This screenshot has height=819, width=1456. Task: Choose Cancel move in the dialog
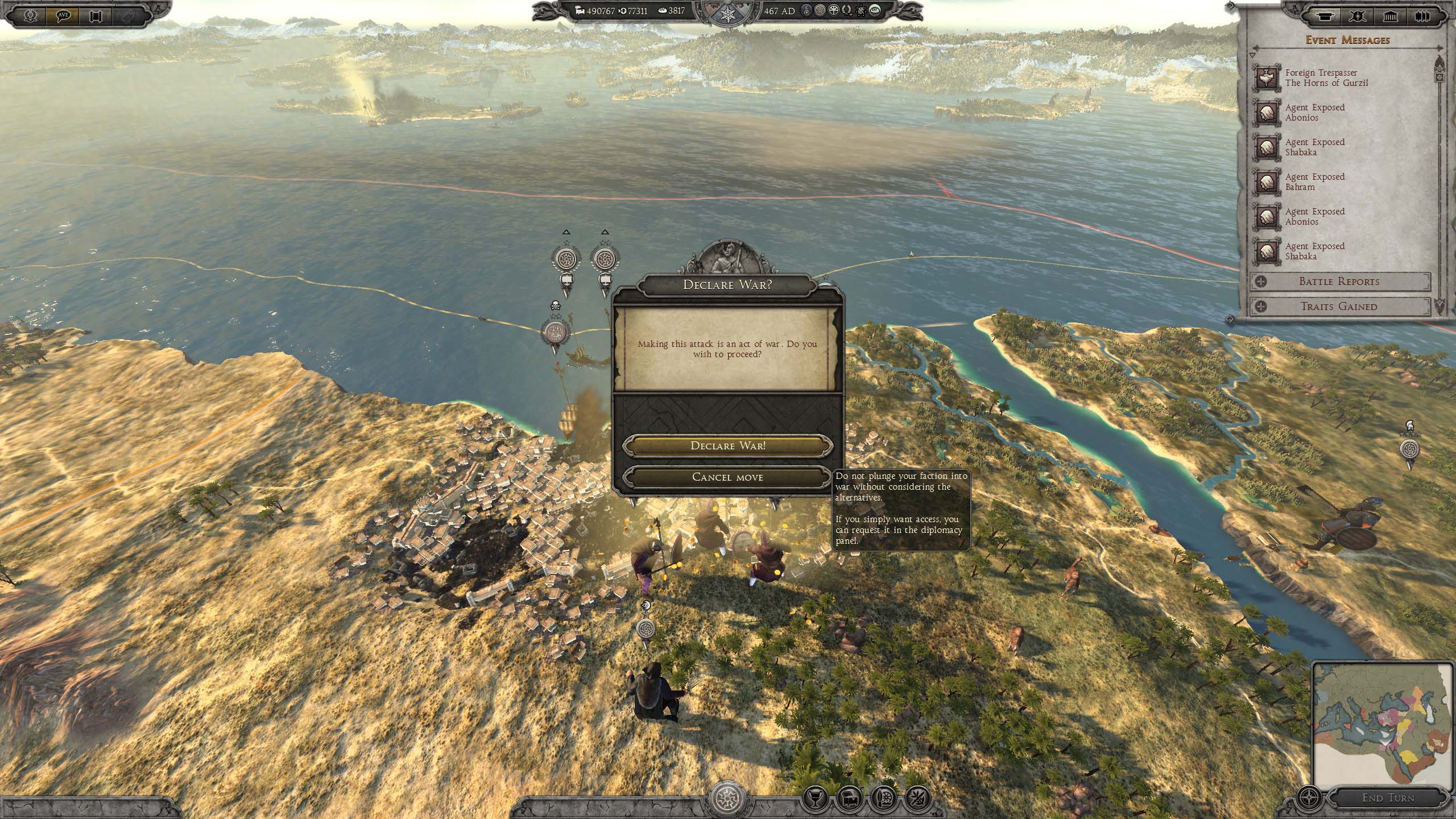coord(727,477)
